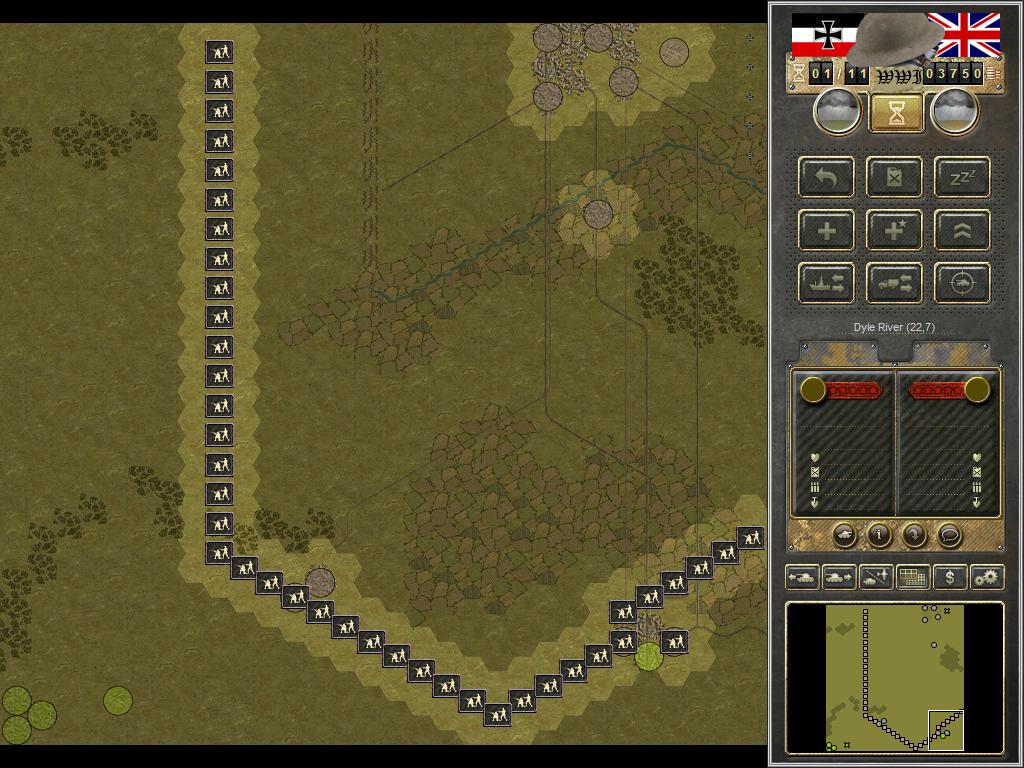Select next unit with right-arrow tank button
1024x768 pixels.
[x=838, y=577]
